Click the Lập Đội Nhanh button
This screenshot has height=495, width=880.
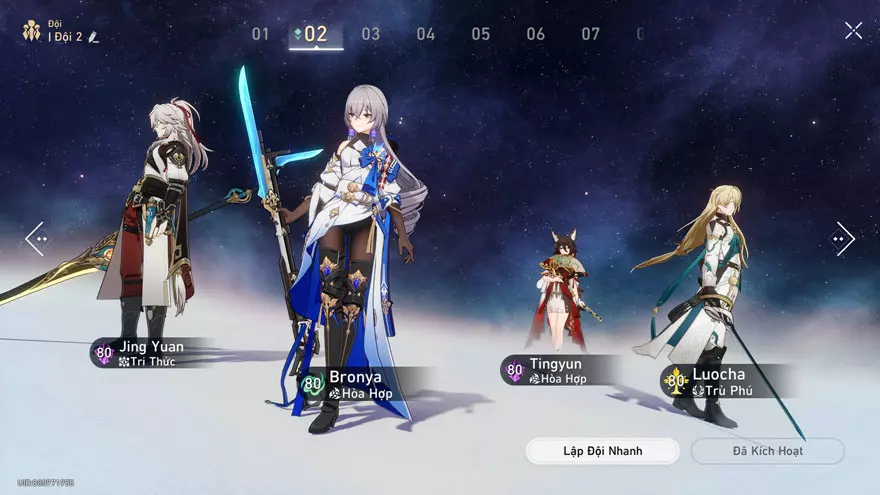click(602, 451)
